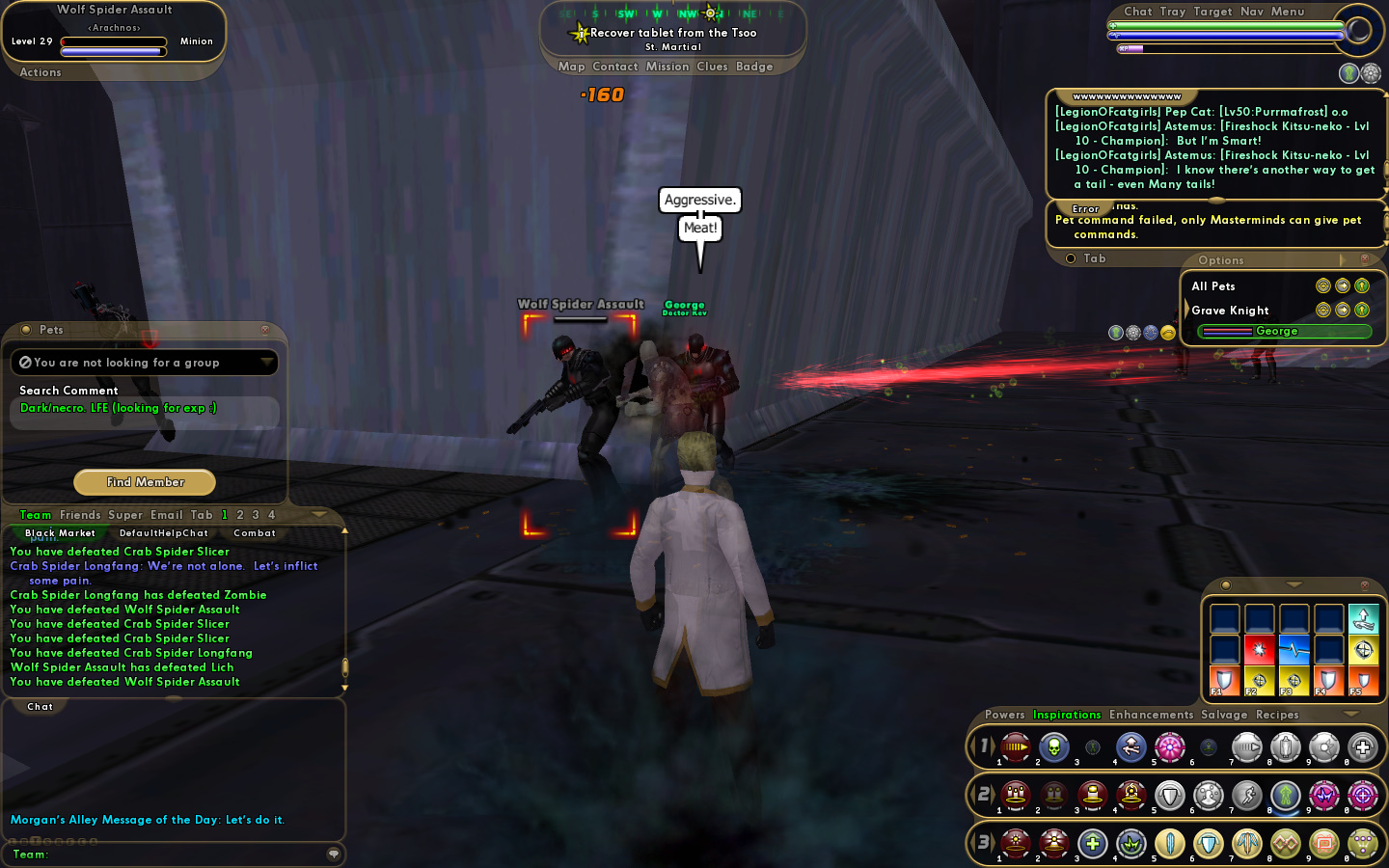Select the Combat chat tab
The image size is (1389, 868).
pos(255,533)
